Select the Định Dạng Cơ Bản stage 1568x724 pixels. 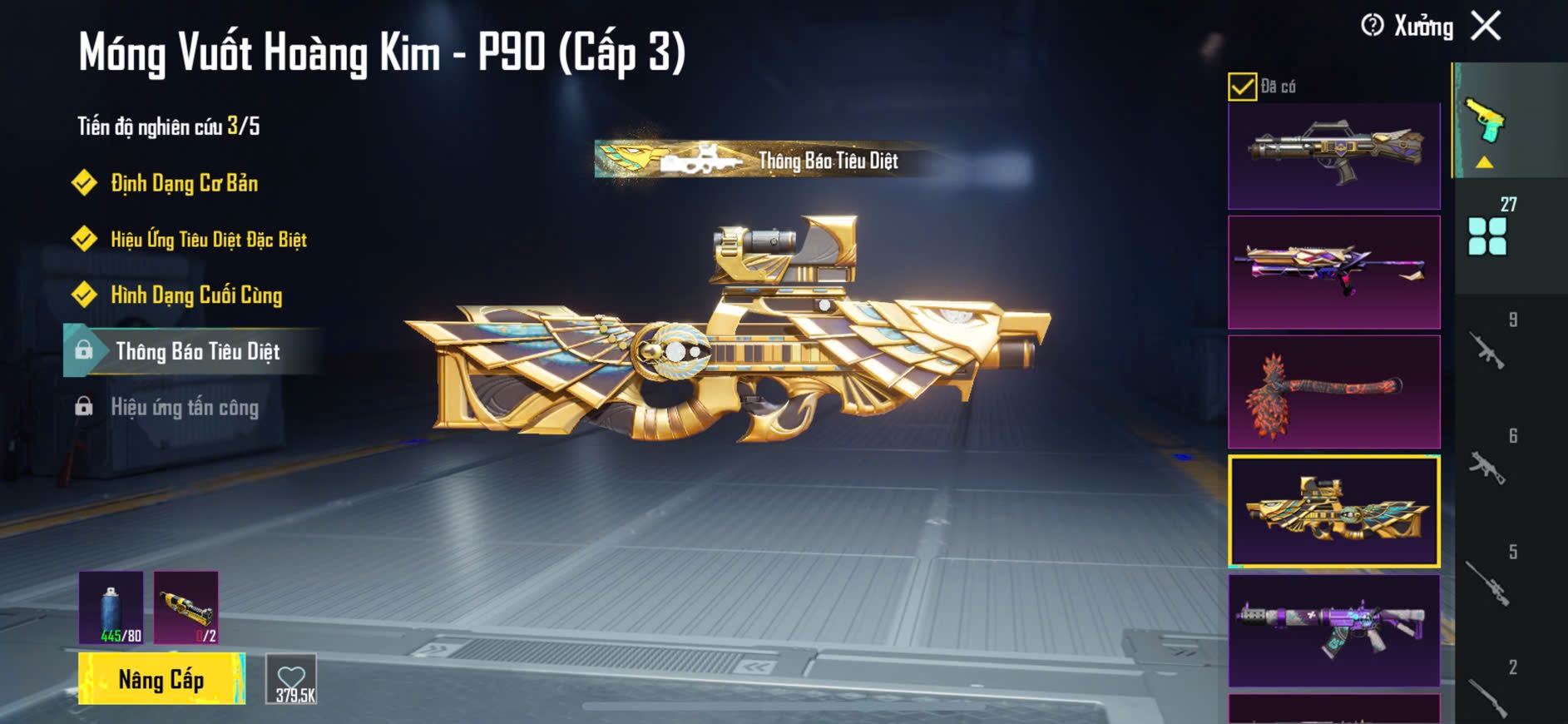(184, 183)
